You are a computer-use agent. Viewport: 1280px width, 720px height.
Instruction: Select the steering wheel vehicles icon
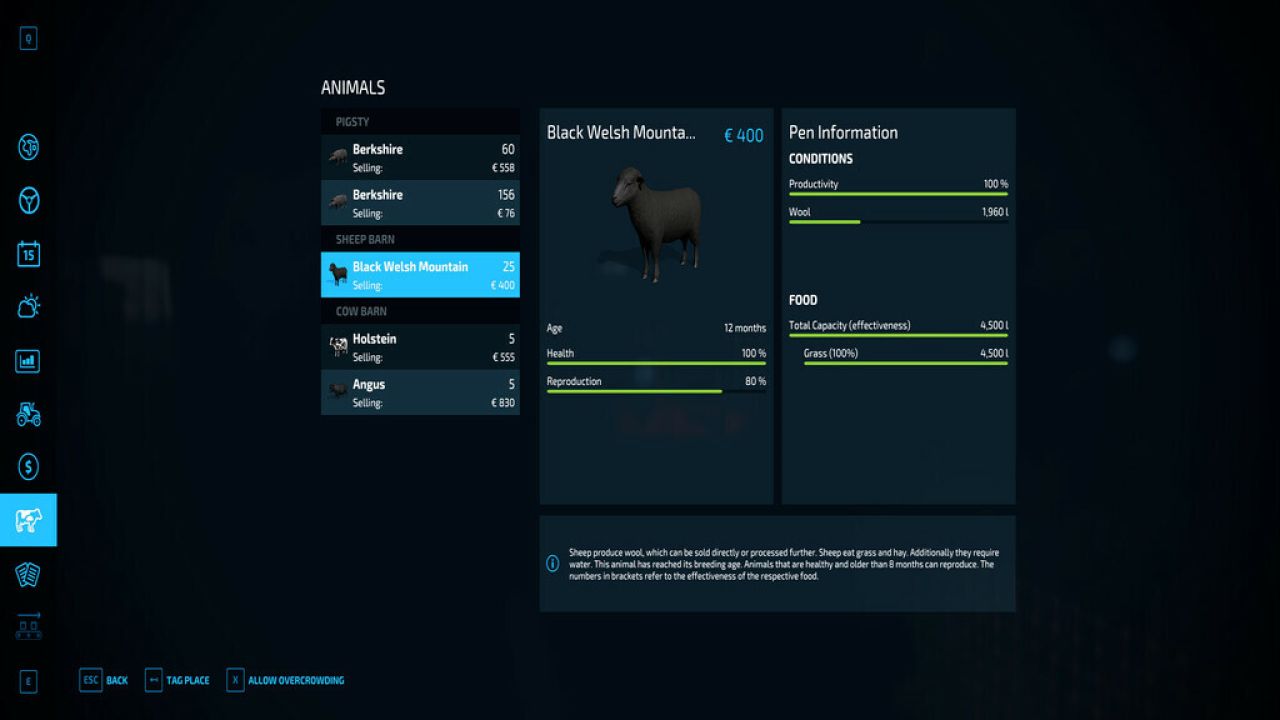[x=27, y=201]
